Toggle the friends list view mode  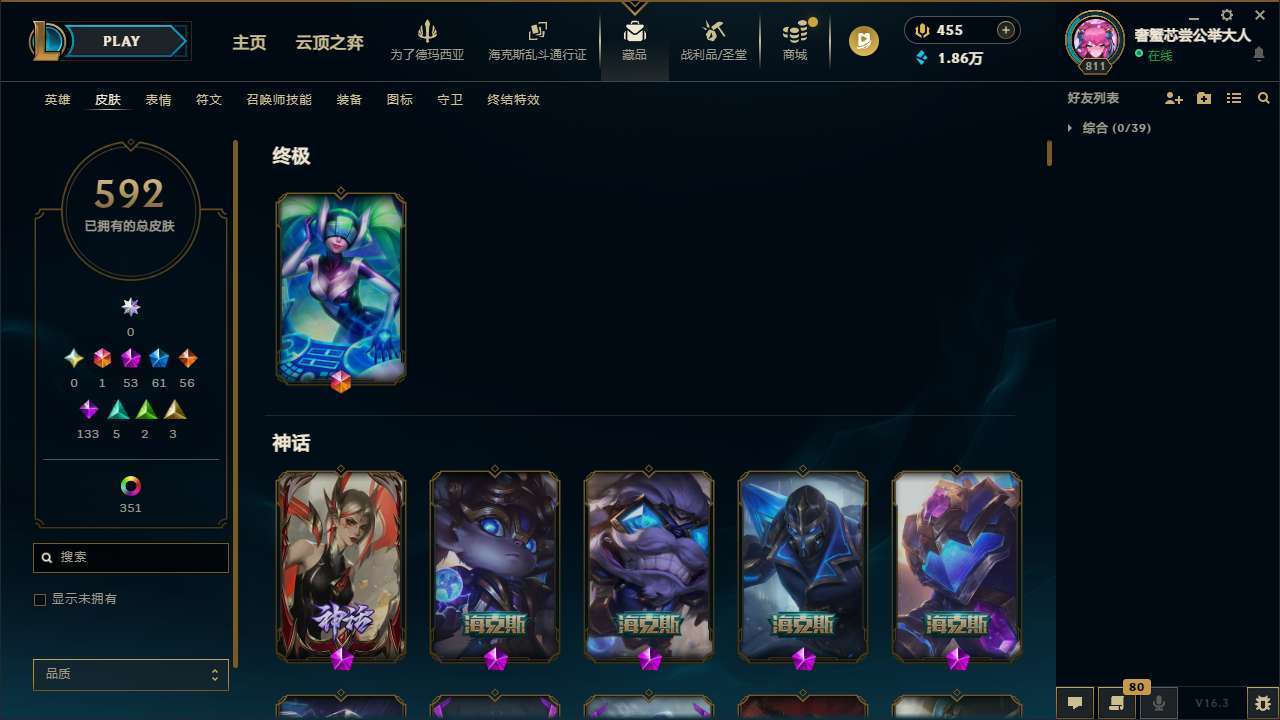point(1234,98)
